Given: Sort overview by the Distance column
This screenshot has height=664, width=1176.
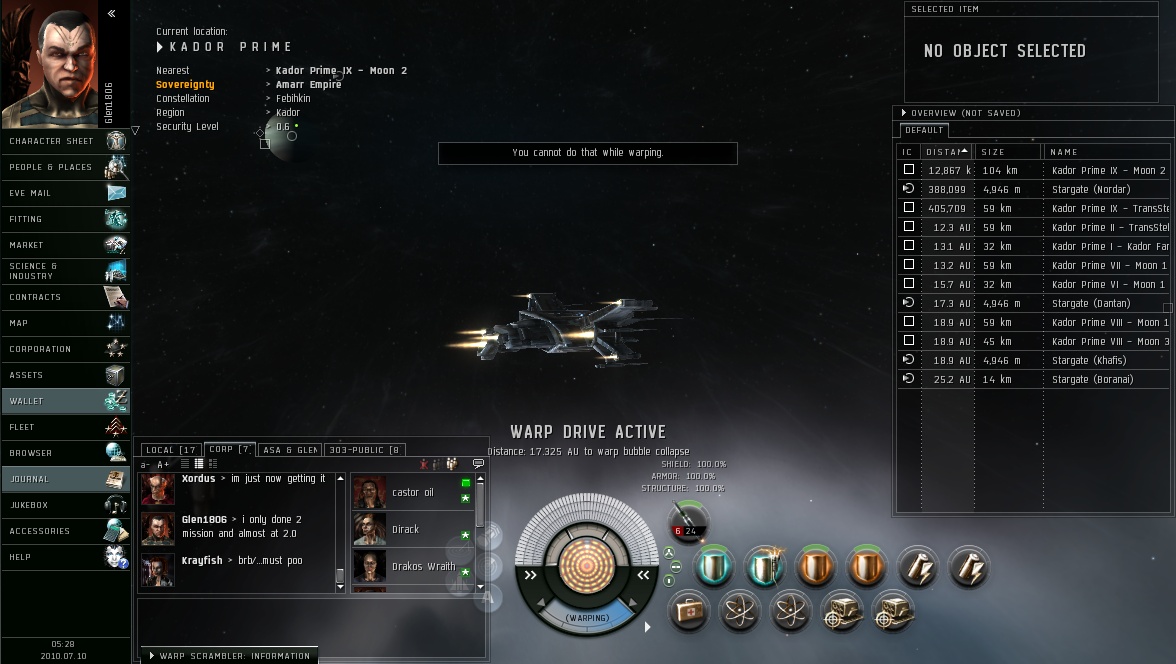Looking at the screenshot, I should pos(946,152).
